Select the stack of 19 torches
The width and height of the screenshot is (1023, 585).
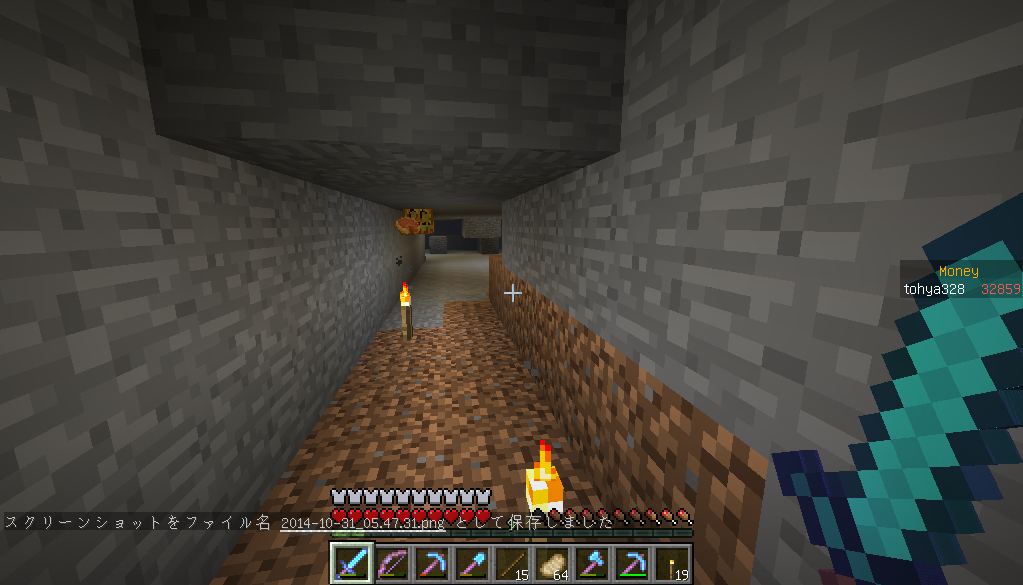click(x=670, y=563)
